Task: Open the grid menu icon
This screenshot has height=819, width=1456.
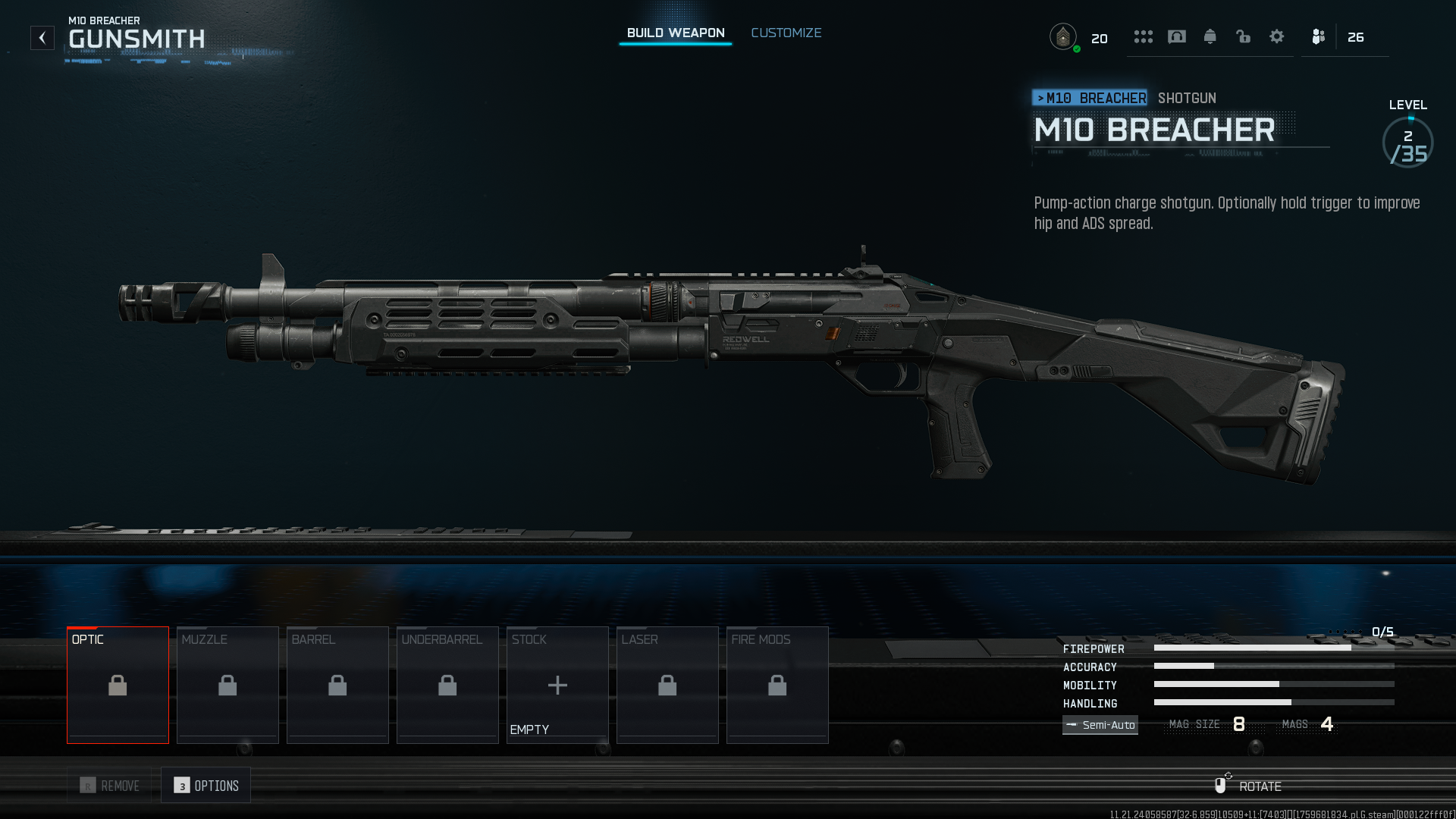Action: click(1144, 36)
